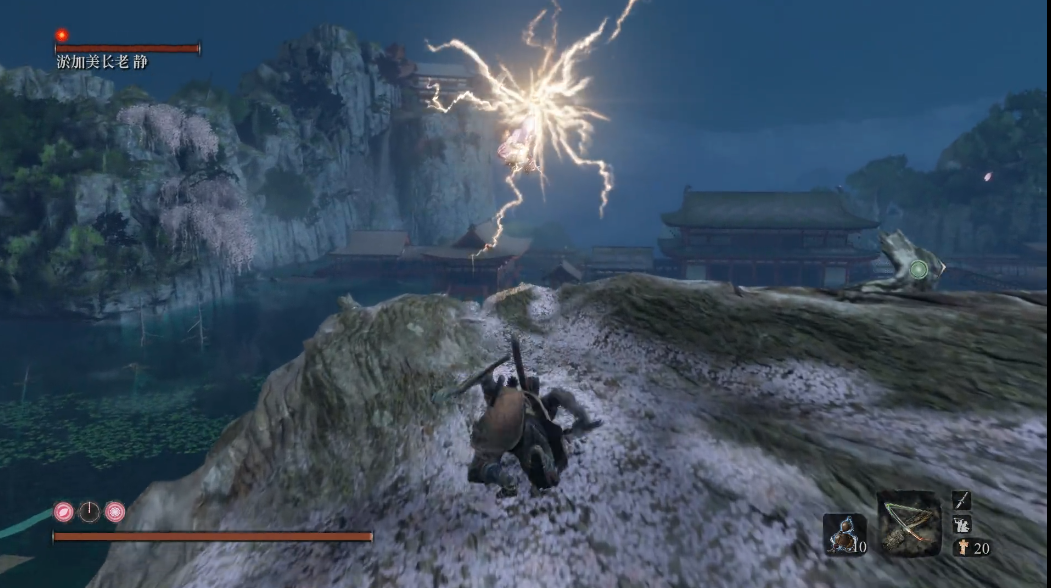The image size is (1051, 588).
Task: Select the Healing Gourd item slot
Action: click(844, 533)
